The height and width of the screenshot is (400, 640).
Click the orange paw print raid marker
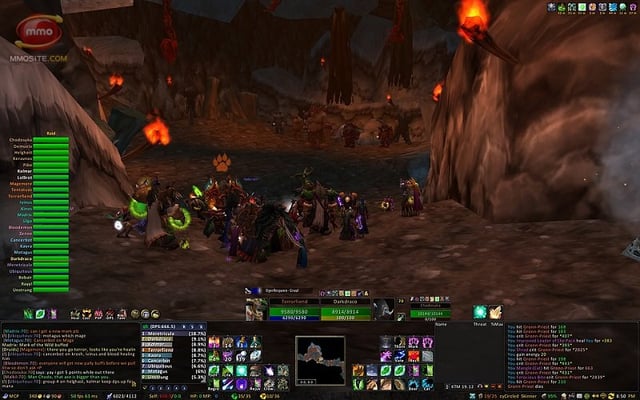[220, 161]
